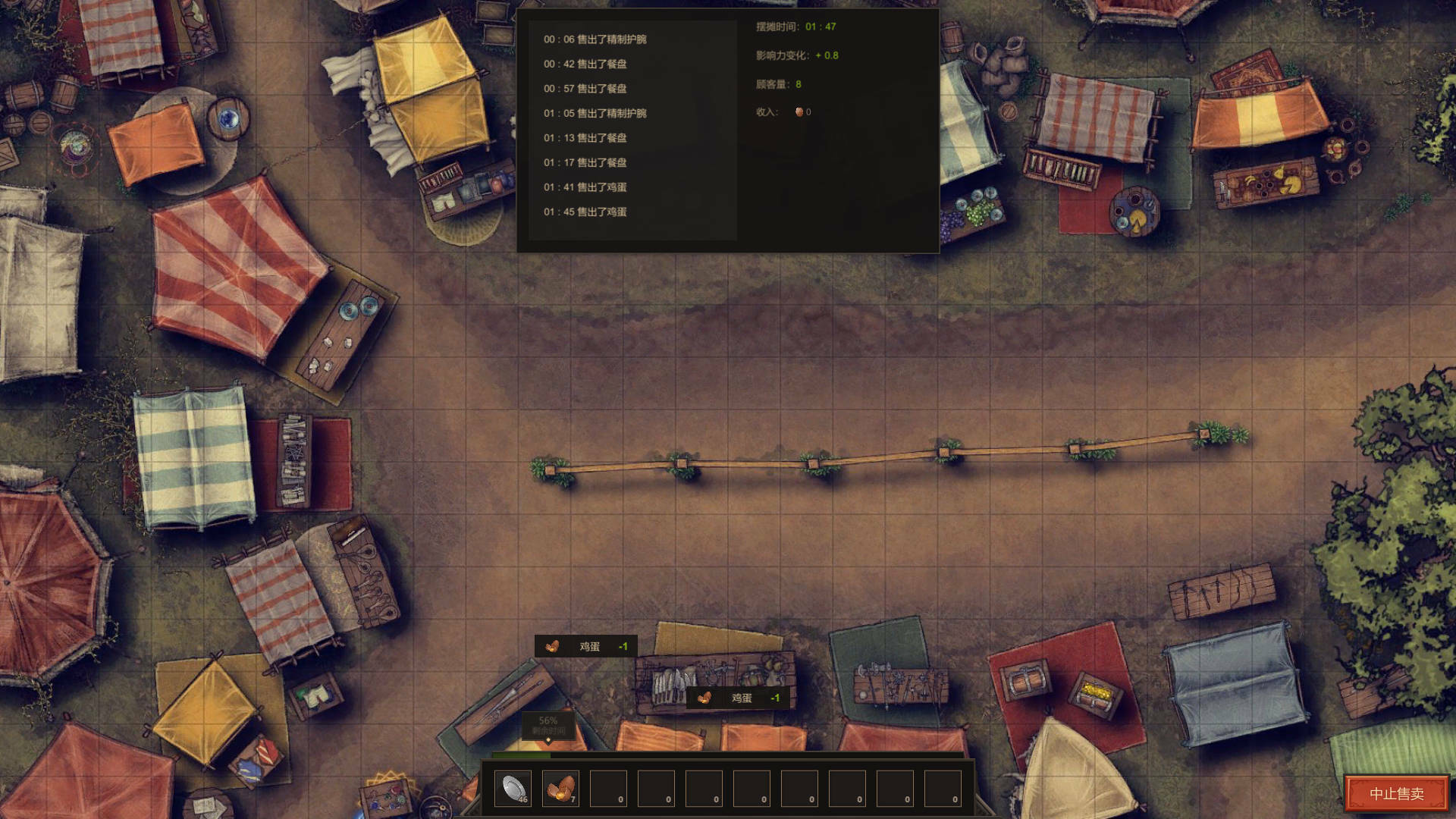The height and width of the screenshot is (819, 1456).
Task: Click the egg icon on the upper 鸡蛋 -1 popup
Action: [553, 647]
